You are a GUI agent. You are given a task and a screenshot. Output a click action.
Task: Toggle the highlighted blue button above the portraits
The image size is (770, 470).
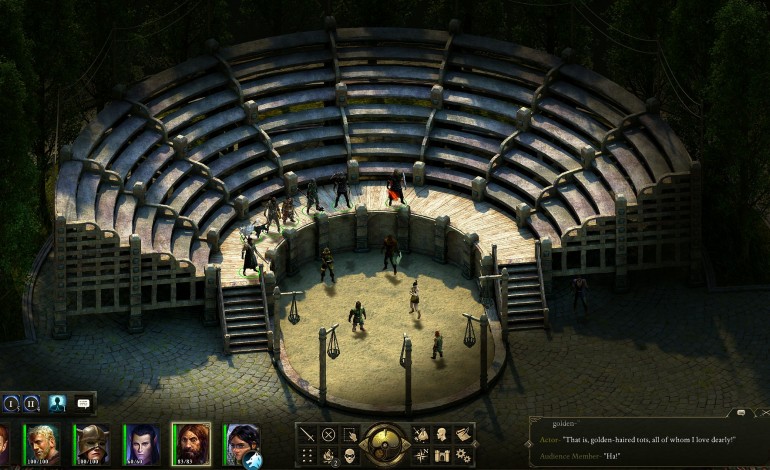[57, 404]
